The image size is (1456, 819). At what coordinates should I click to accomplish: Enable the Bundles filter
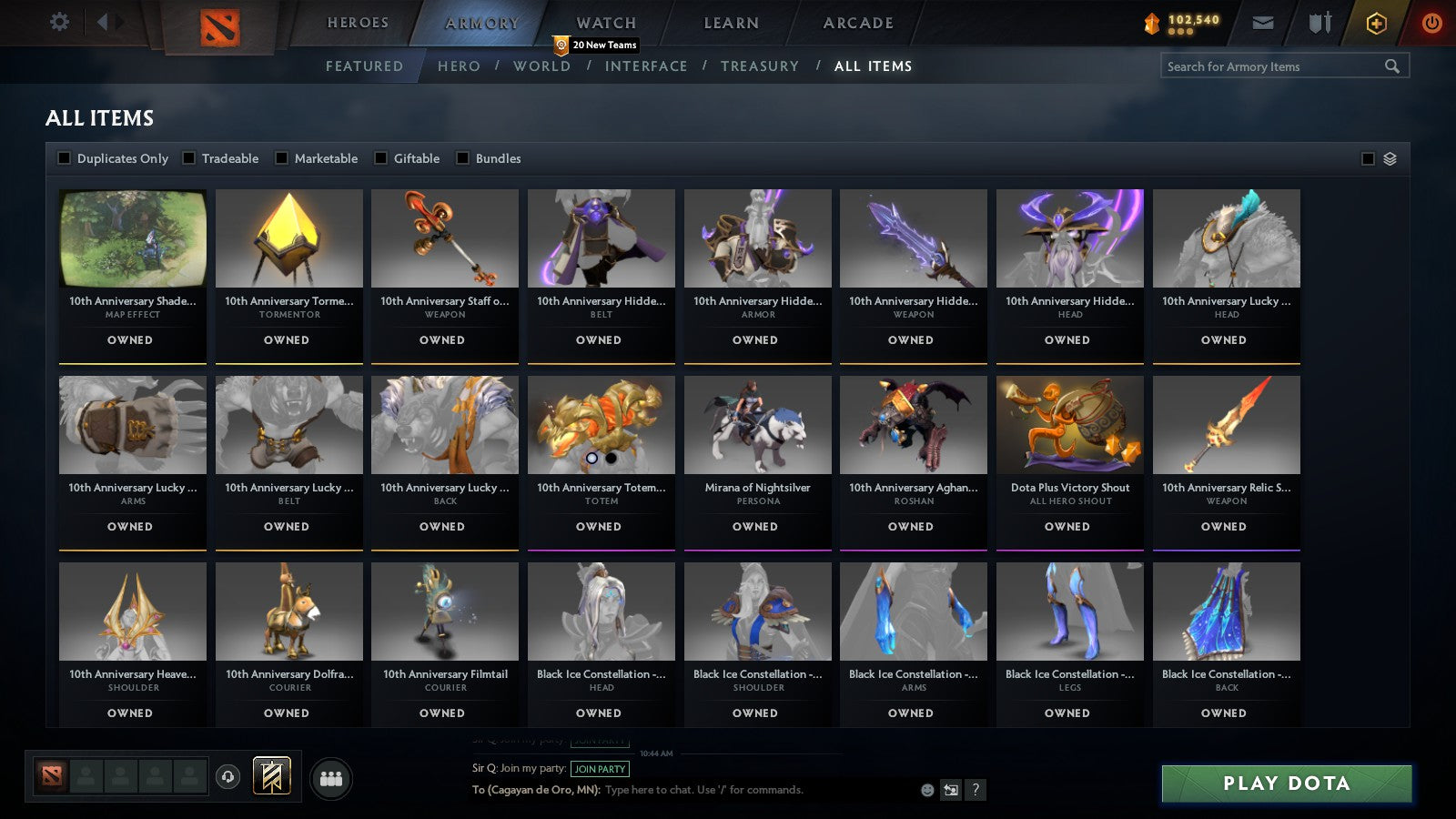(463, 157)
